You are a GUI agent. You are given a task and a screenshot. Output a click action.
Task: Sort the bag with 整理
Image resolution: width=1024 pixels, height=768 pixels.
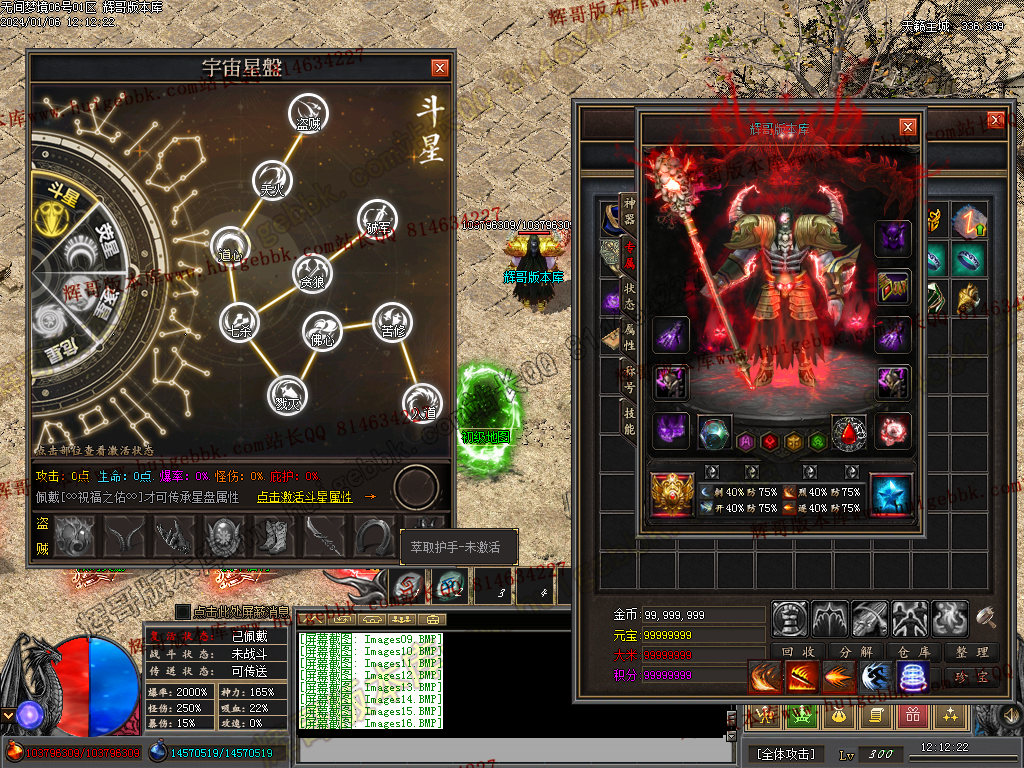(x=971, y=652)
